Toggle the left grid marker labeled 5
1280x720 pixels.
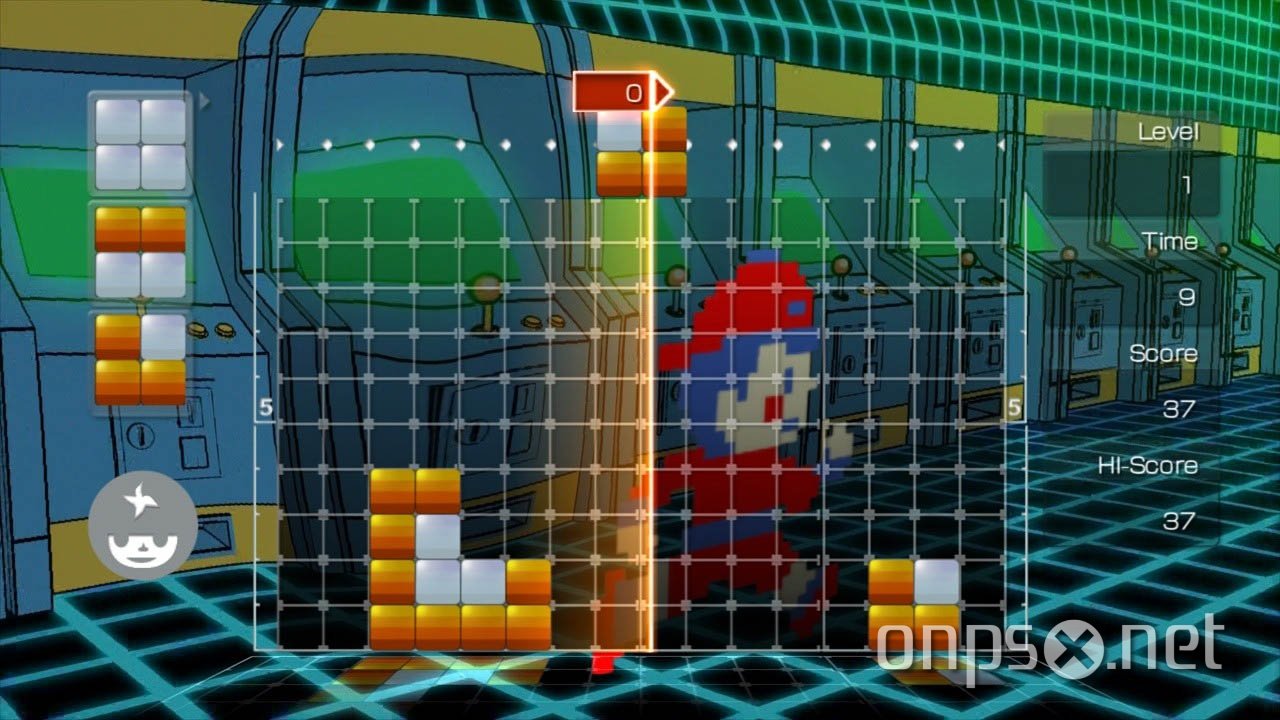point(264,406)
